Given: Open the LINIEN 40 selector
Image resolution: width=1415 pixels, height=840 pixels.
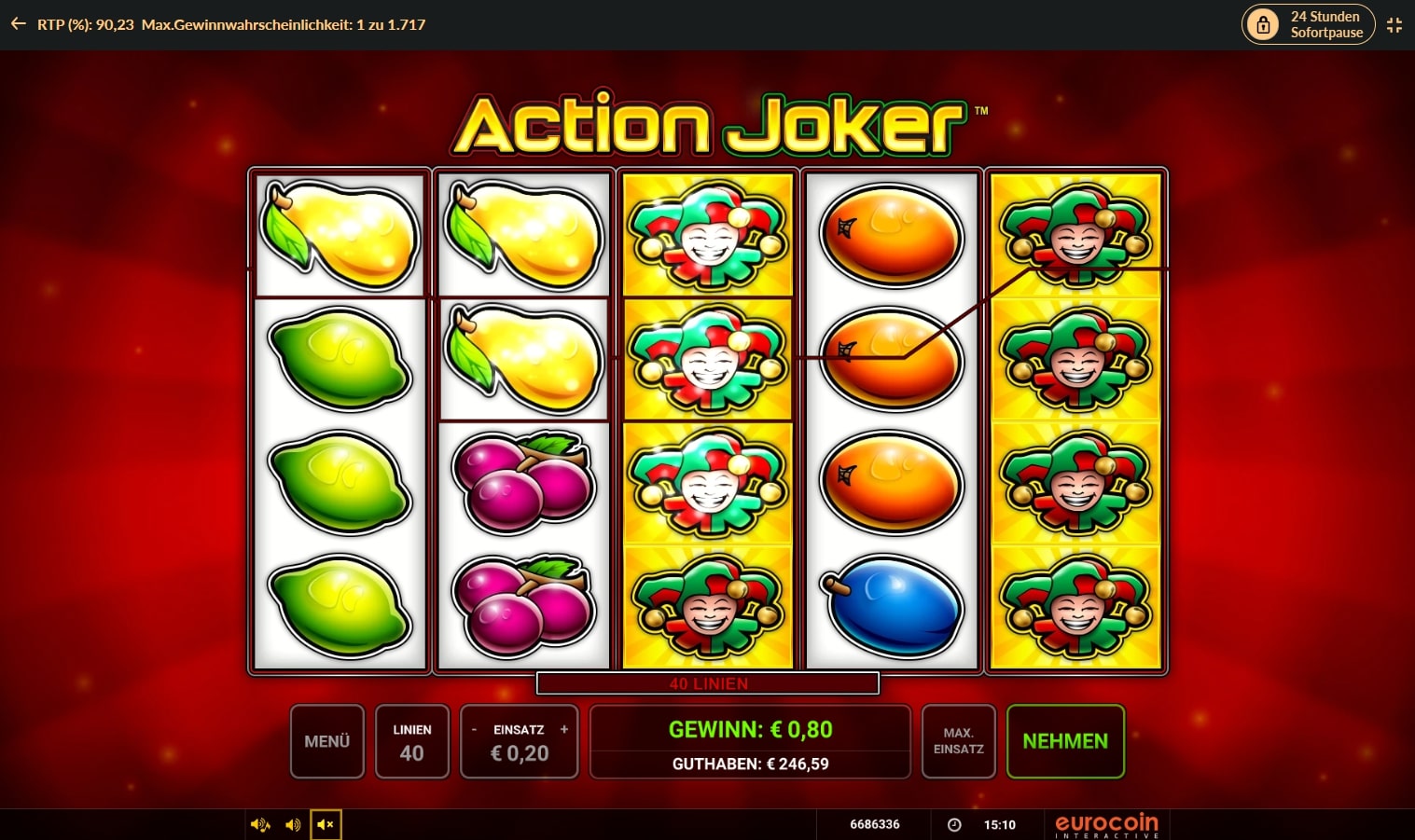Looking at the screenshot, I should point(411,741).
